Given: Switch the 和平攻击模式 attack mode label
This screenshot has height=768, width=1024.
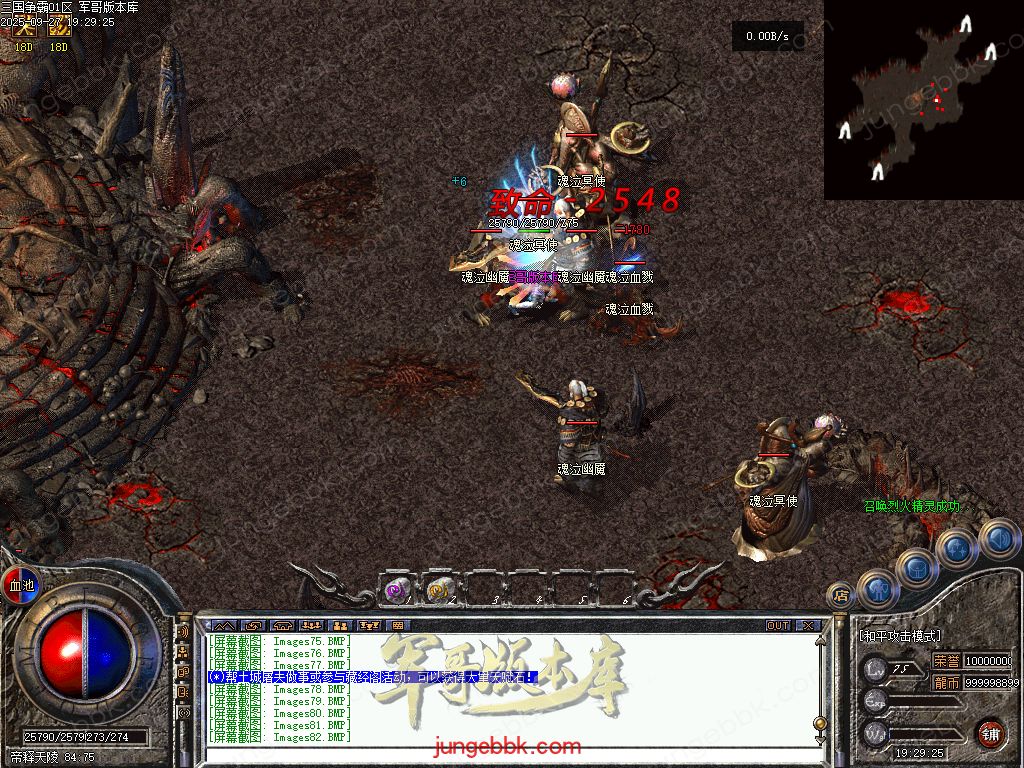Looking at the screenshot, I should (900, 636).
